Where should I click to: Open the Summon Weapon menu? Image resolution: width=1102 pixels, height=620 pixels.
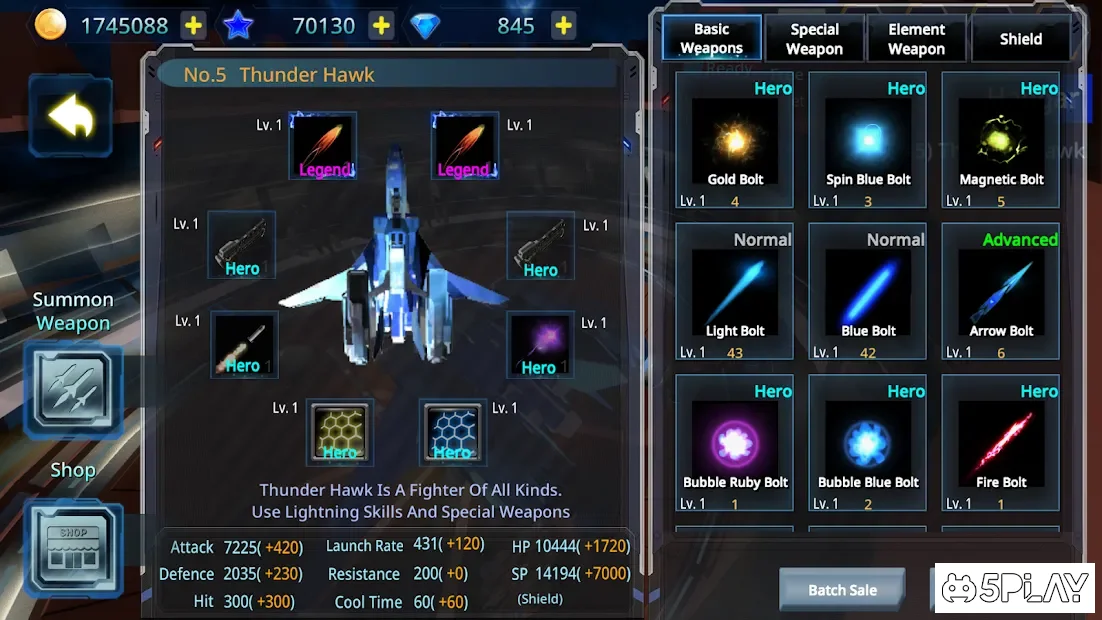pos(73,391)
